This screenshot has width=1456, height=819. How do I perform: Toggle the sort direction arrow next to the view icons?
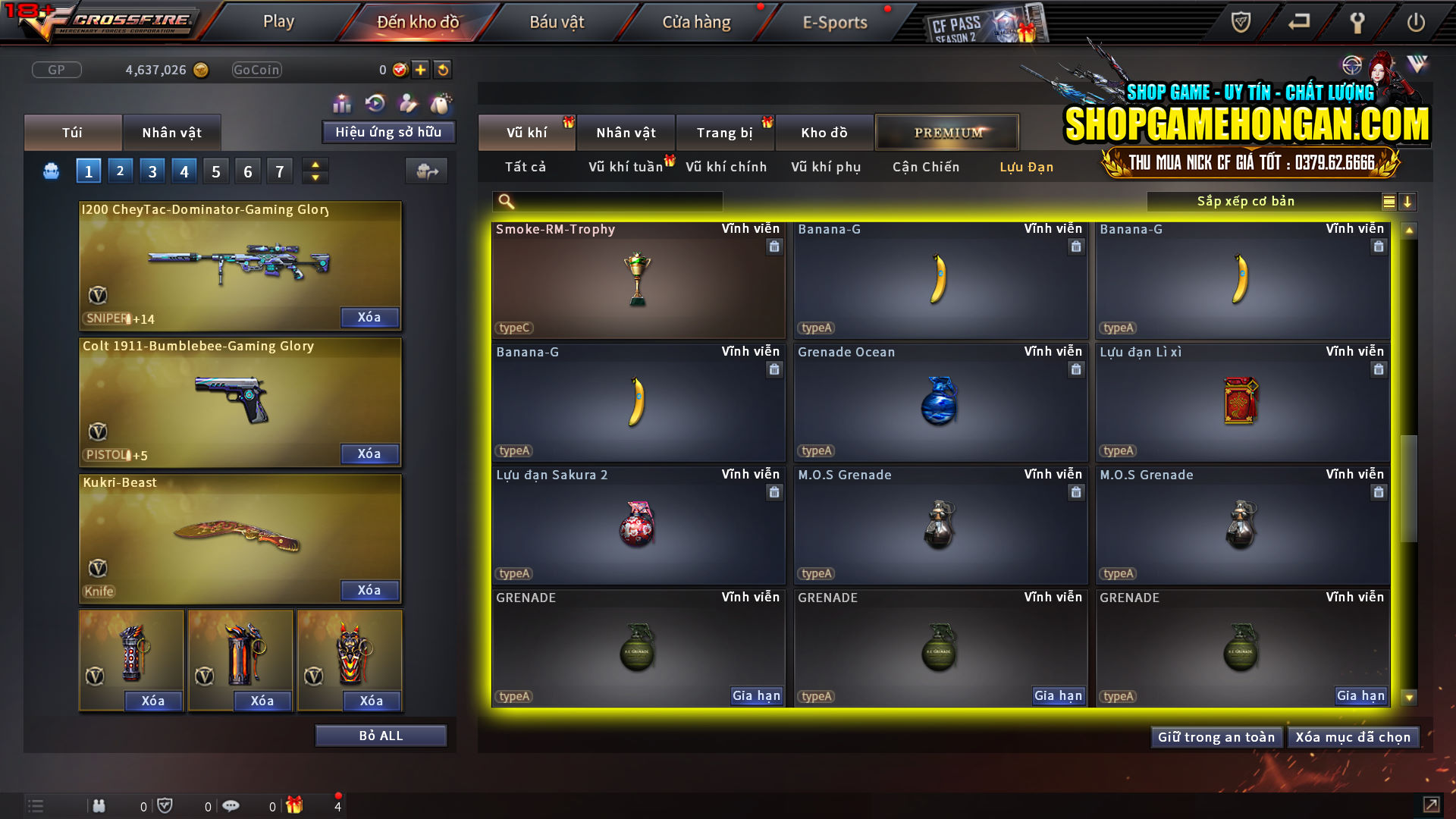(1408, 202)
